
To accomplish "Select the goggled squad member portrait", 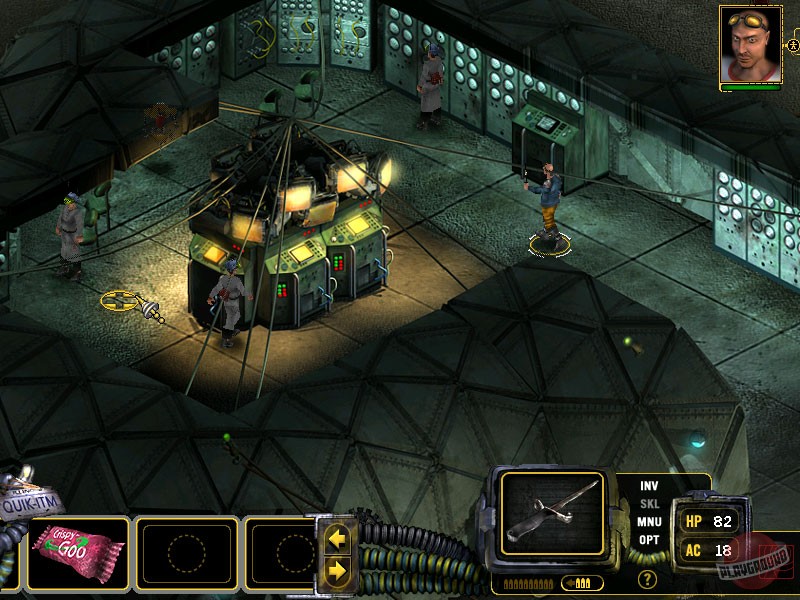I will (750, 43).
